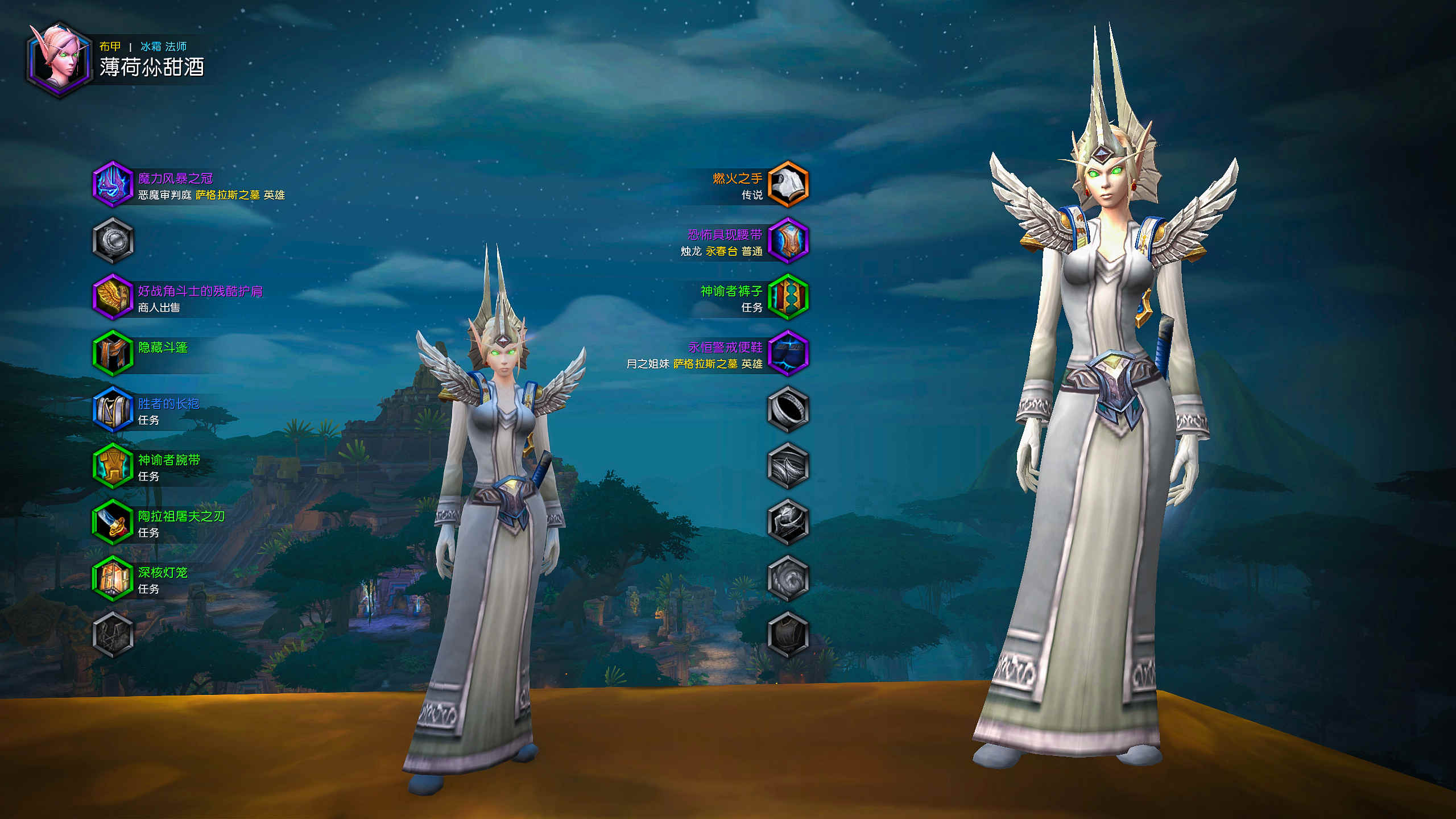Viewport: 1456px width, 819px height.
Task: Choose the 隐藏斗篷 cloak slot
Action: (x=113, y=353)
